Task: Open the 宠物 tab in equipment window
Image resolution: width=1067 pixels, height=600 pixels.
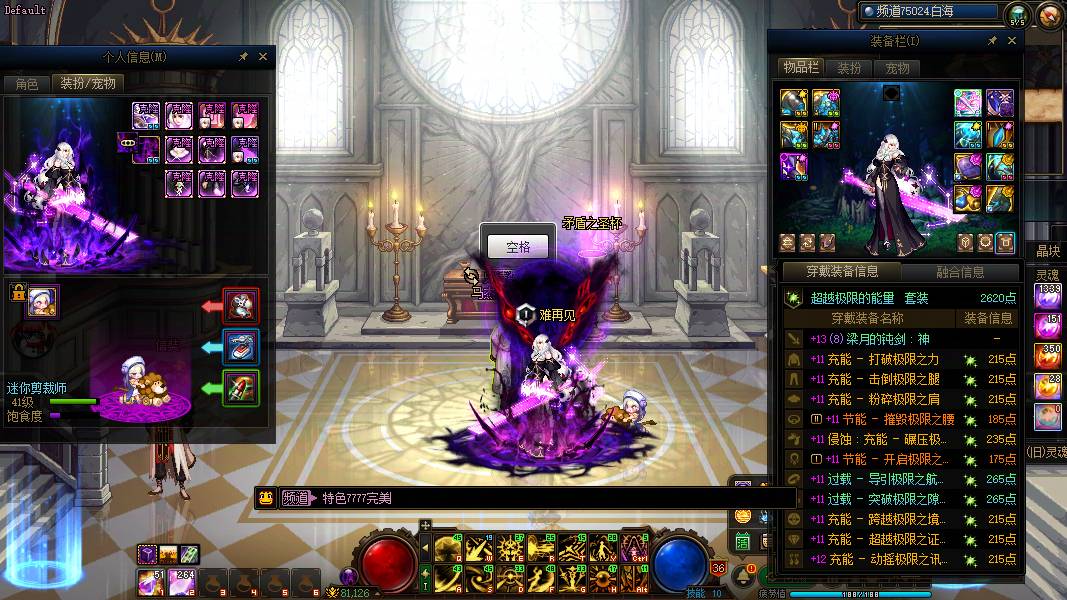Action: tap(897, 68)
